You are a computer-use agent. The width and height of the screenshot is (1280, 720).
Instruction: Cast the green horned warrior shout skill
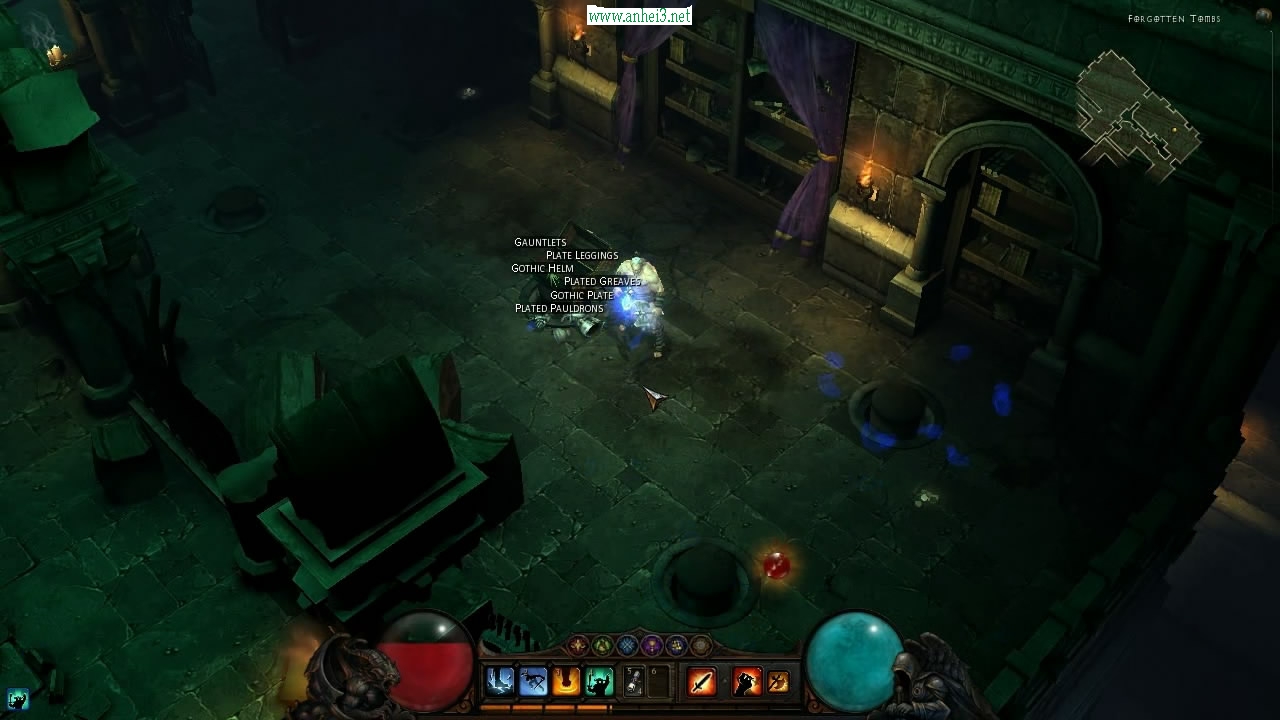coord(599,682)
